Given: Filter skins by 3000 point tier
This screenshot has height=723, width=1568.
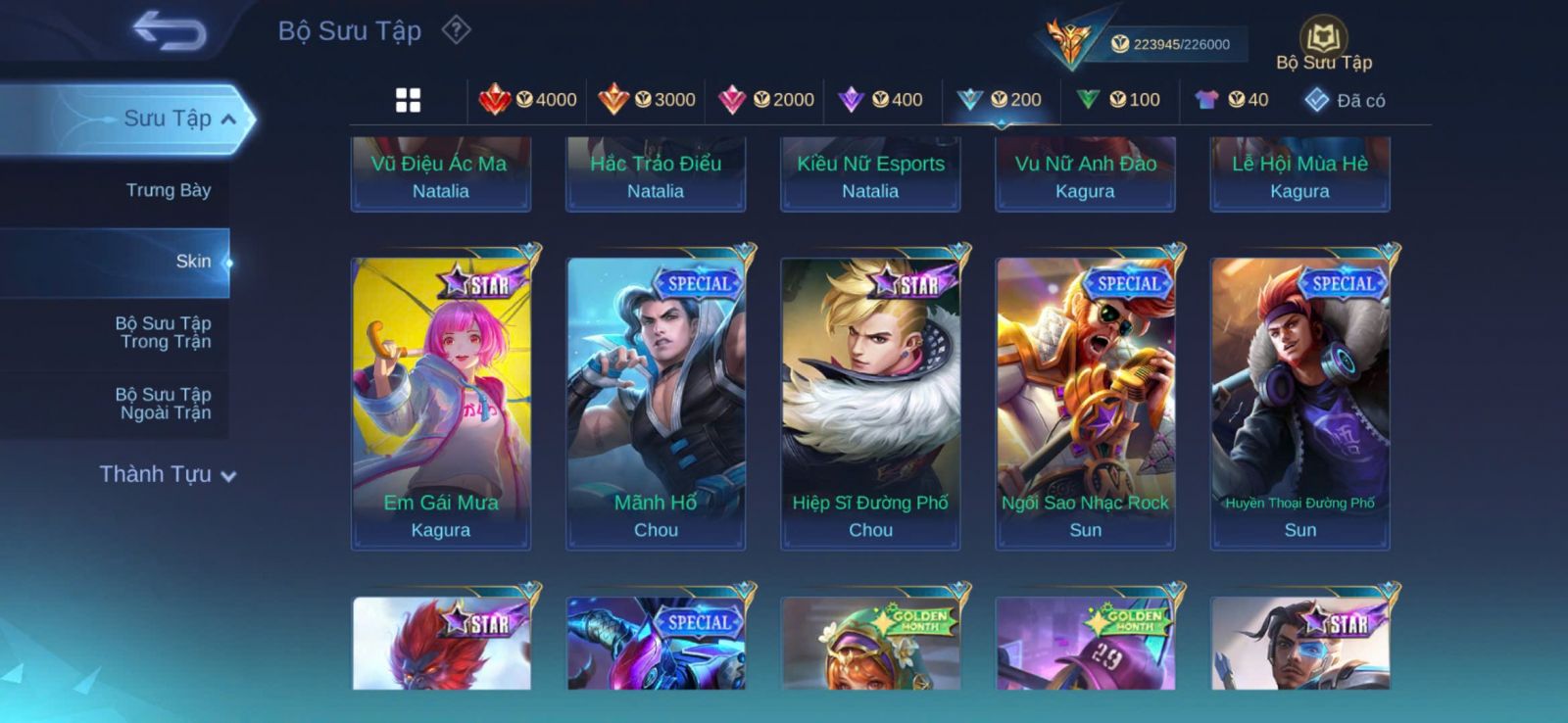Looking at the screenshot, I should [647, 100].
